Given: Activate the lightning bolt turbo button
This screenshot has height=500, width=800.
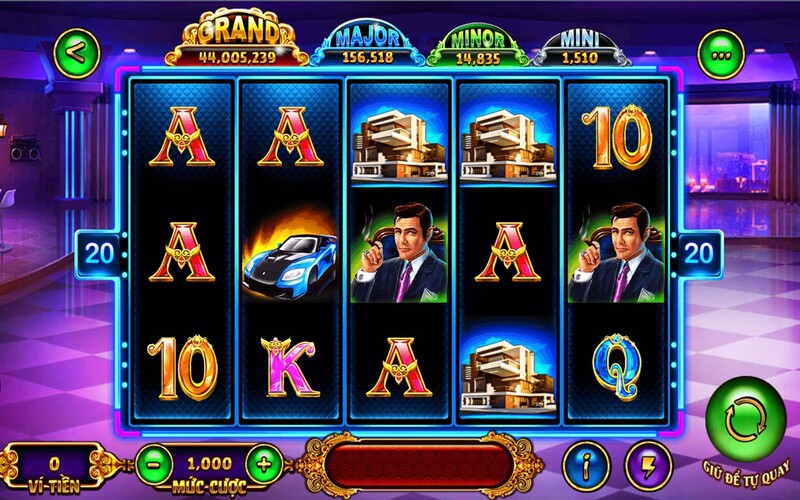Looking at the screenshot, I should 648,464.
